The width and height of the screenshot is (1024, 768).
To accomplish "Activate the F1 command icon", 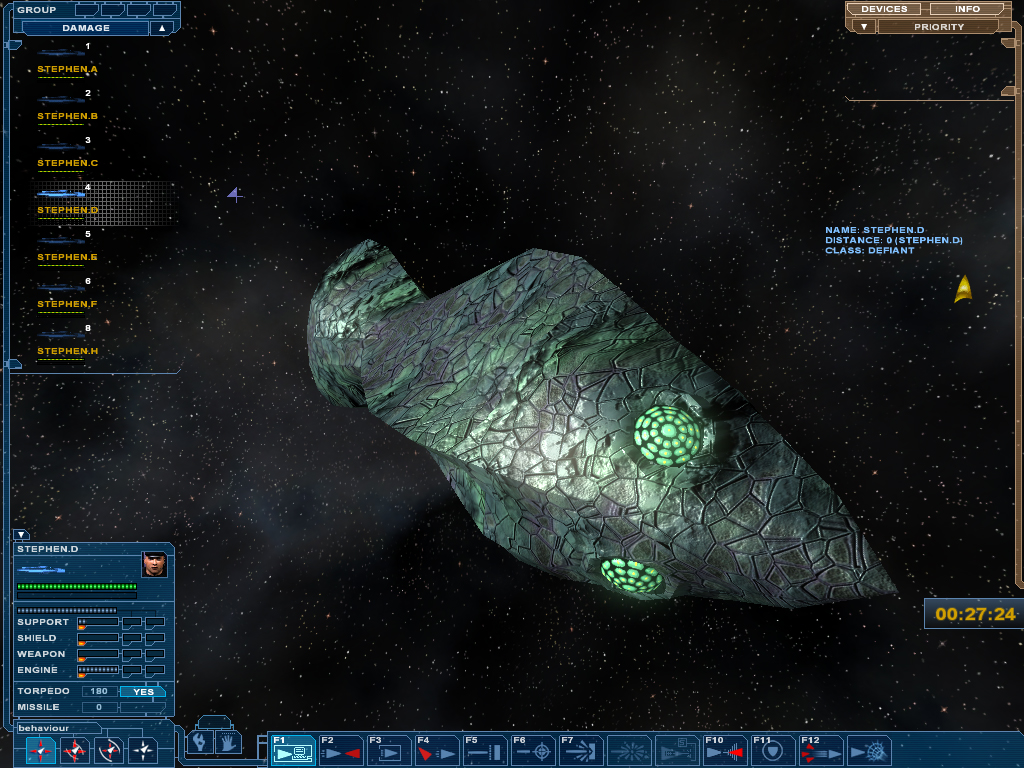I will click(x=292, y=750).
